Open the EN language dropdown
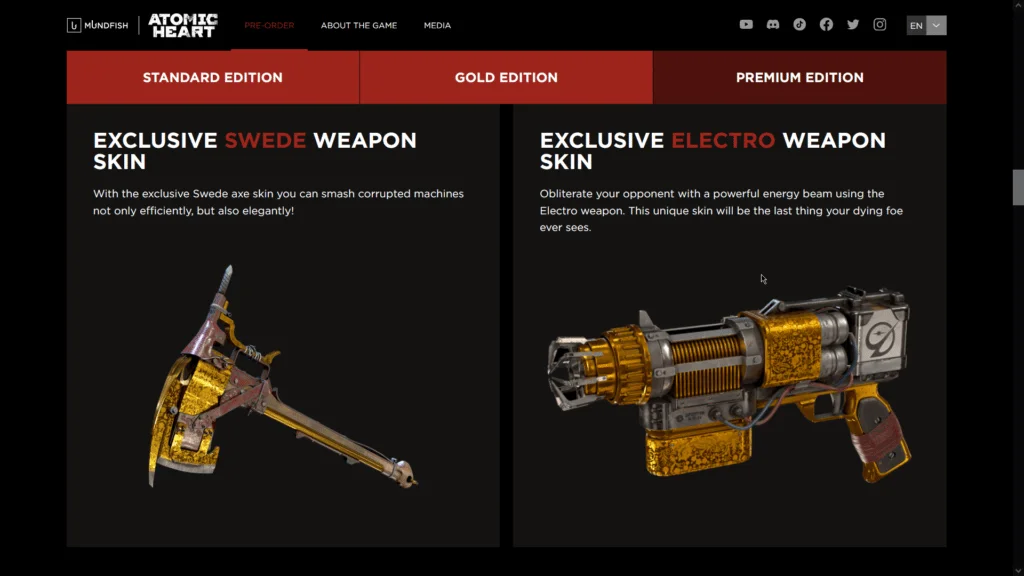Screen dimensions: 1024x576 926,25
